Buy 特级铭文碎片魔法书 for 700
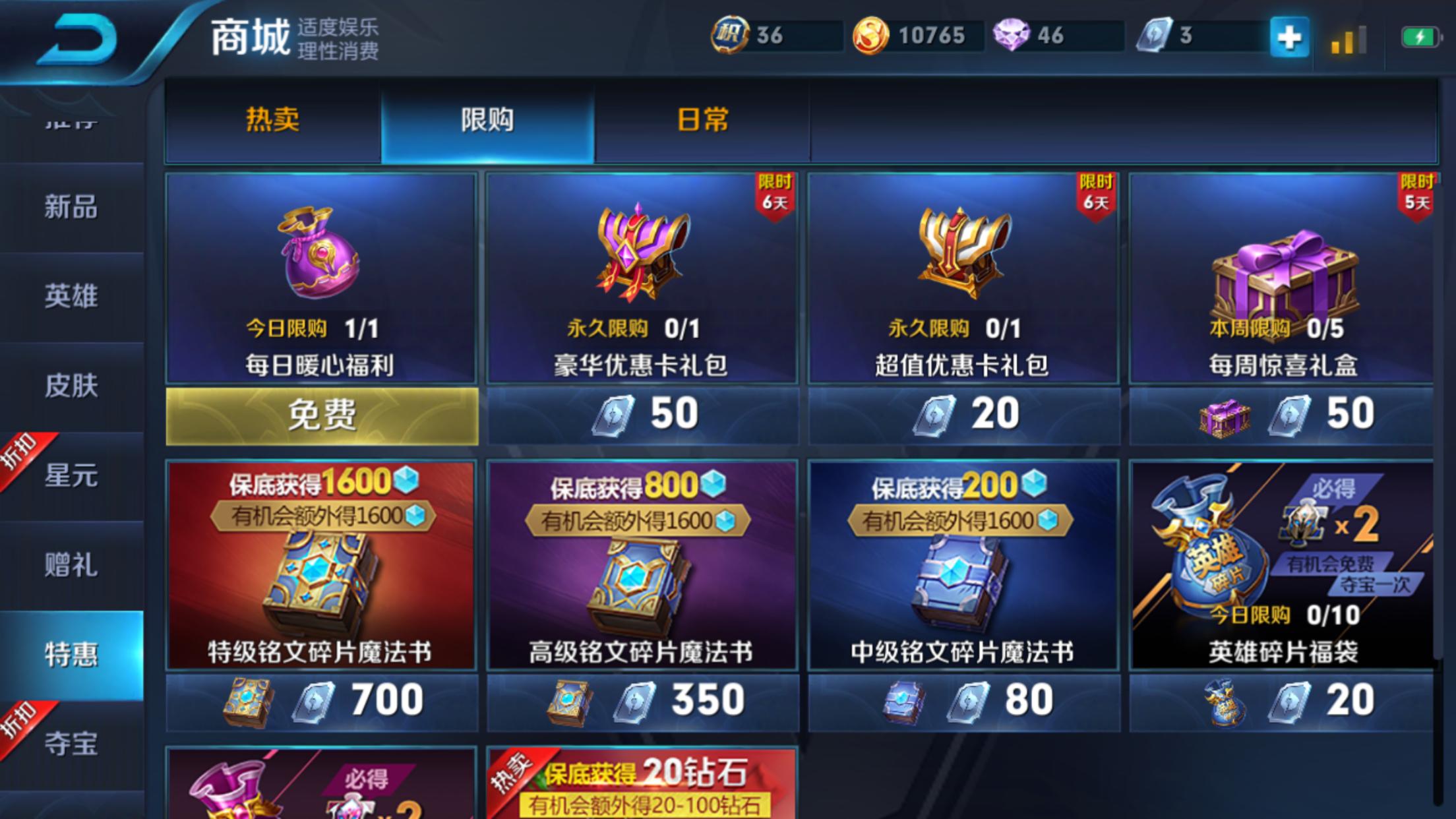Image resolution: width=1456 pixels, height=819 pixels. [321, 699]
